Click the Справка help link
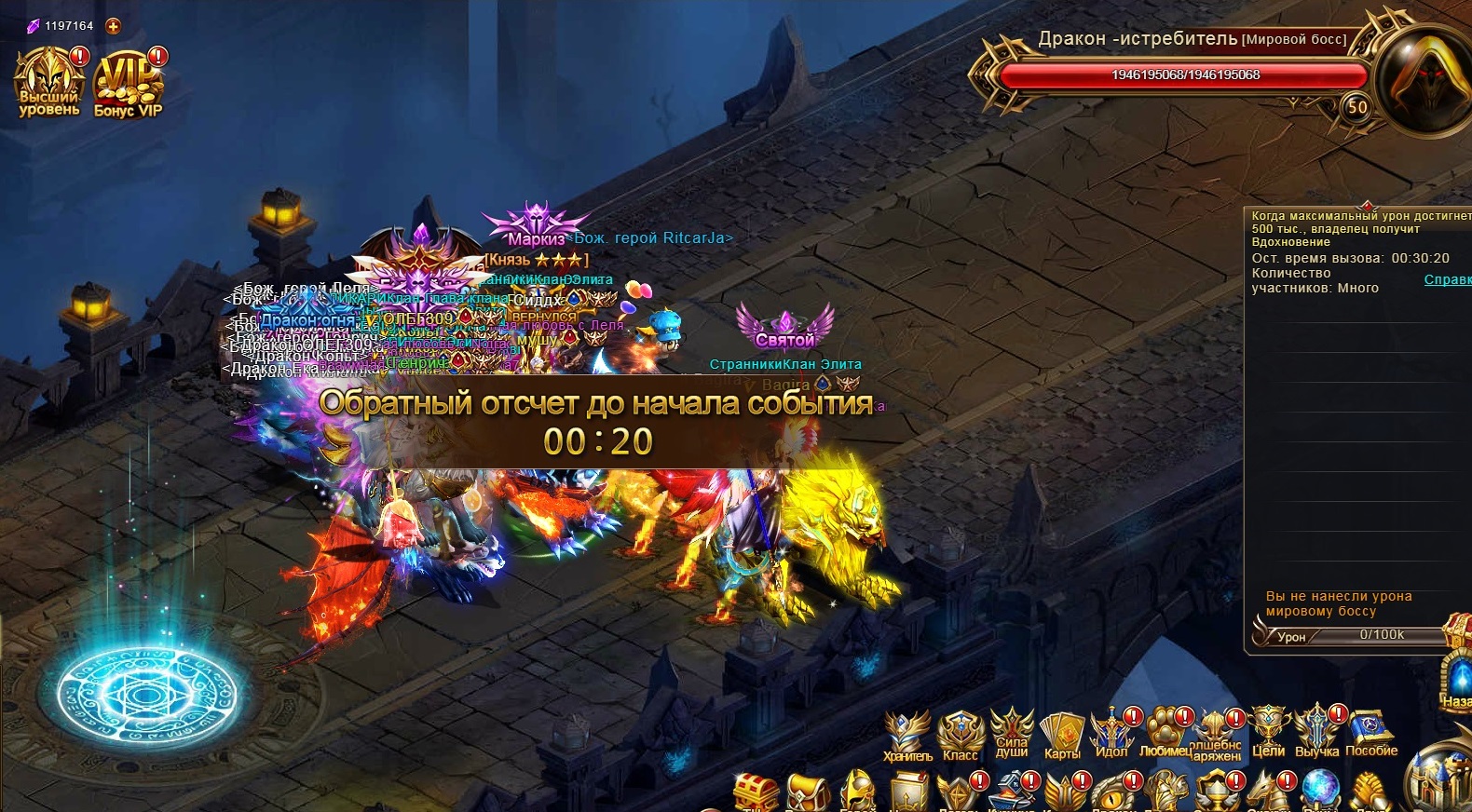1472x812 pixels. [x=1447, y=280]
